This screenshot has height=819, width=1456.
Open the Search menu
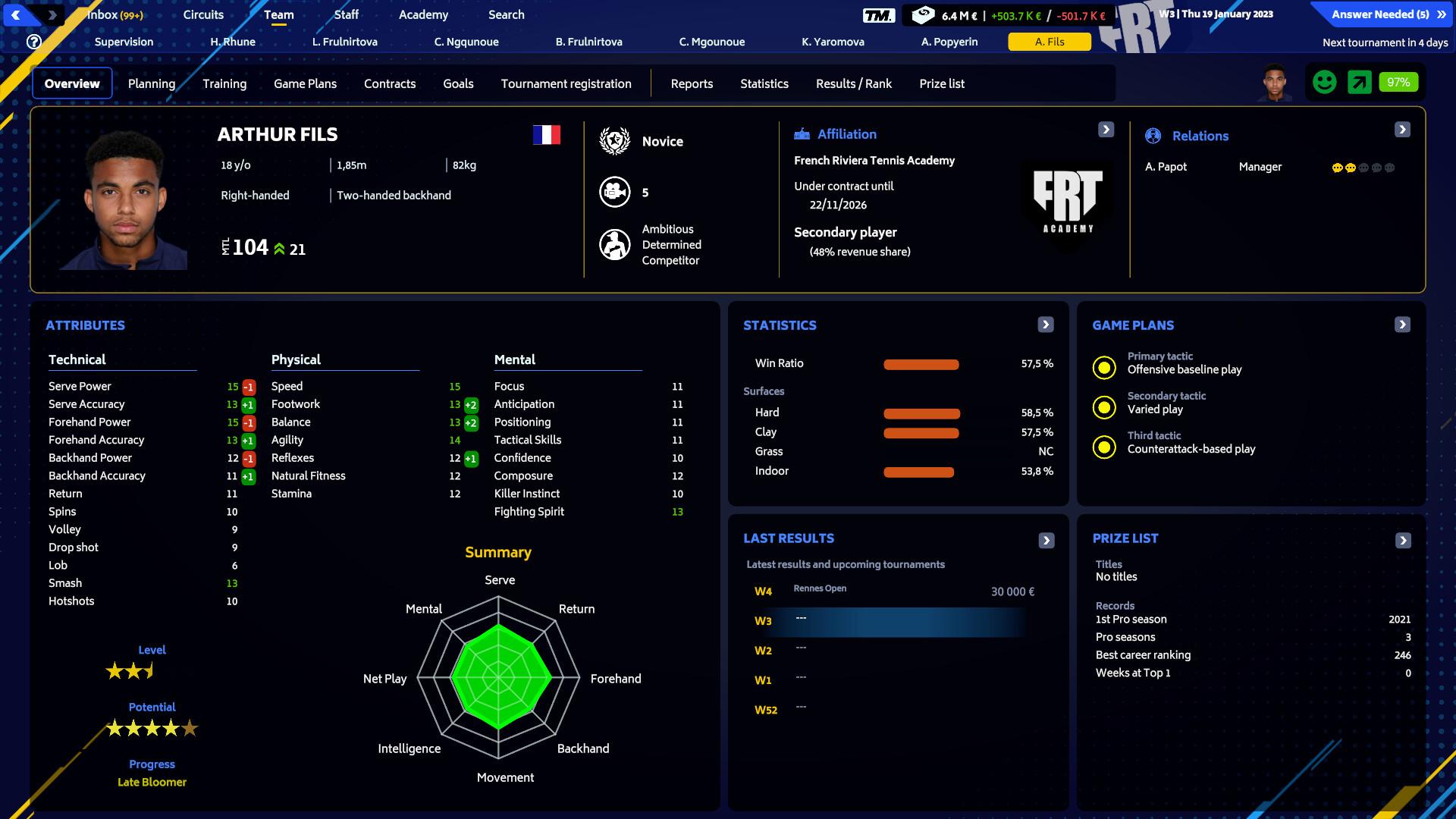point(506,14)
